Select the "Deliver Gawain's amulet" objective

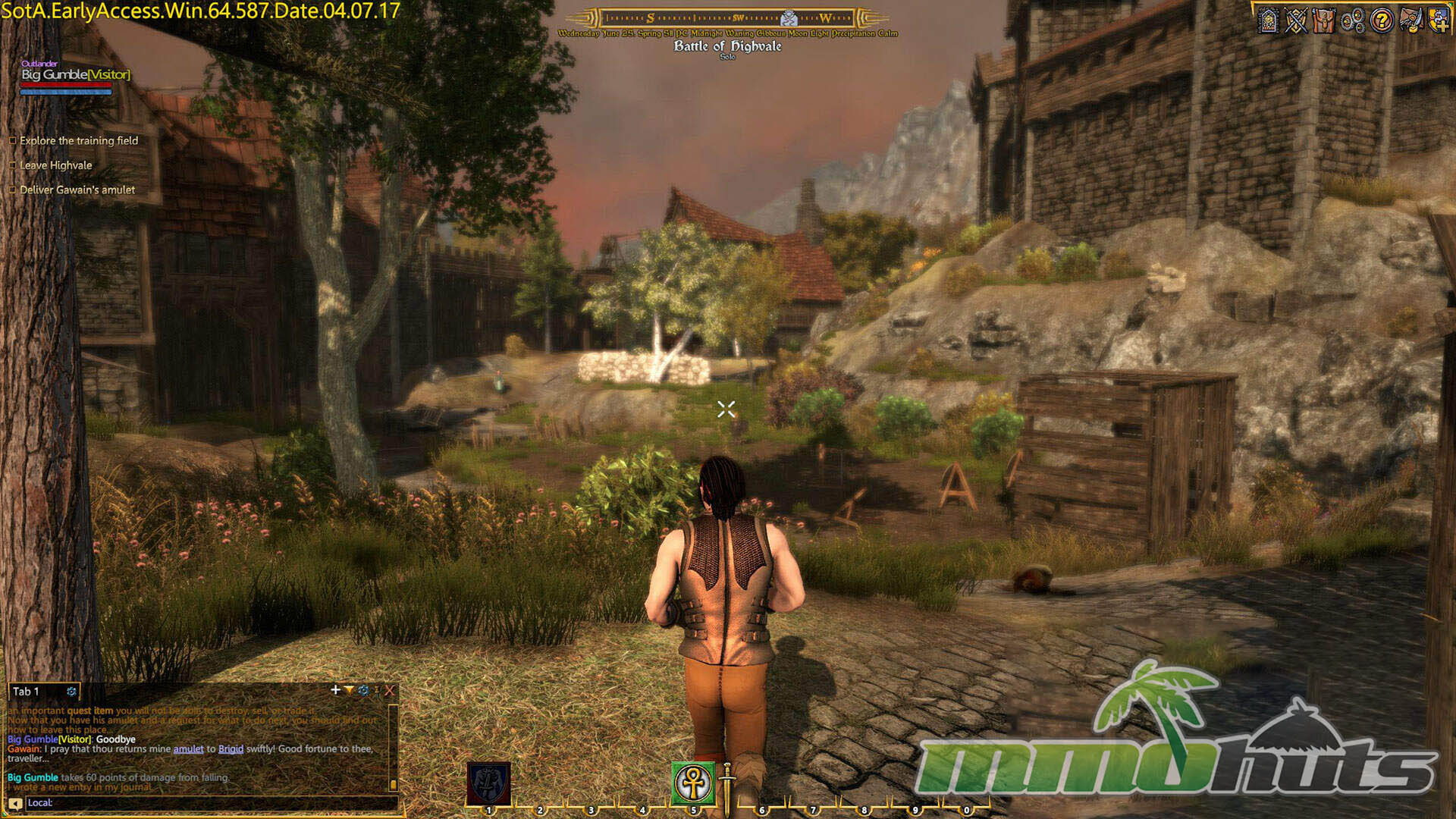tap(77, 190)
